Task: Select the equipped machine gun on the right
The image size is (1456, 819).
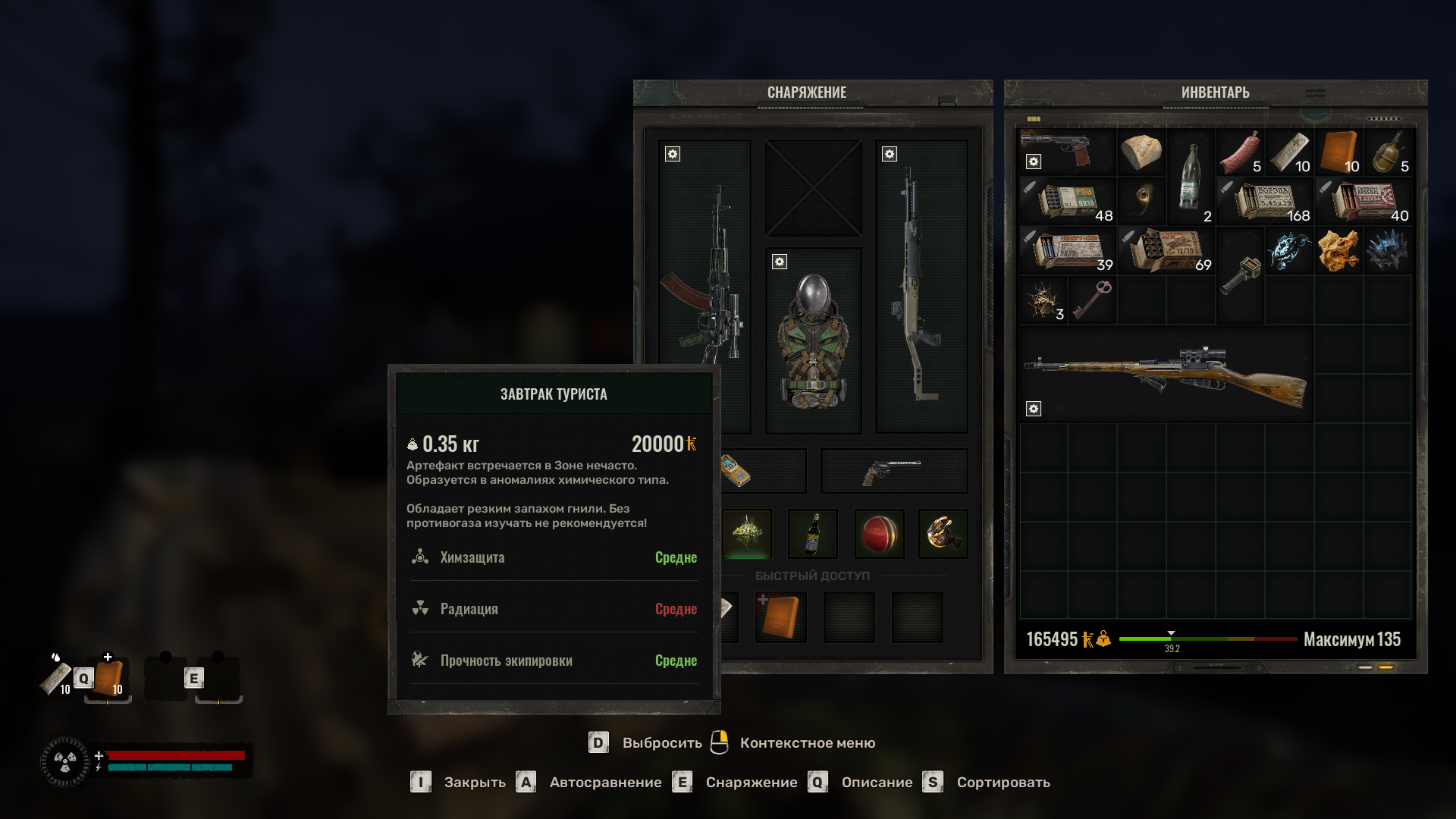Action: [x=921, y=287]
